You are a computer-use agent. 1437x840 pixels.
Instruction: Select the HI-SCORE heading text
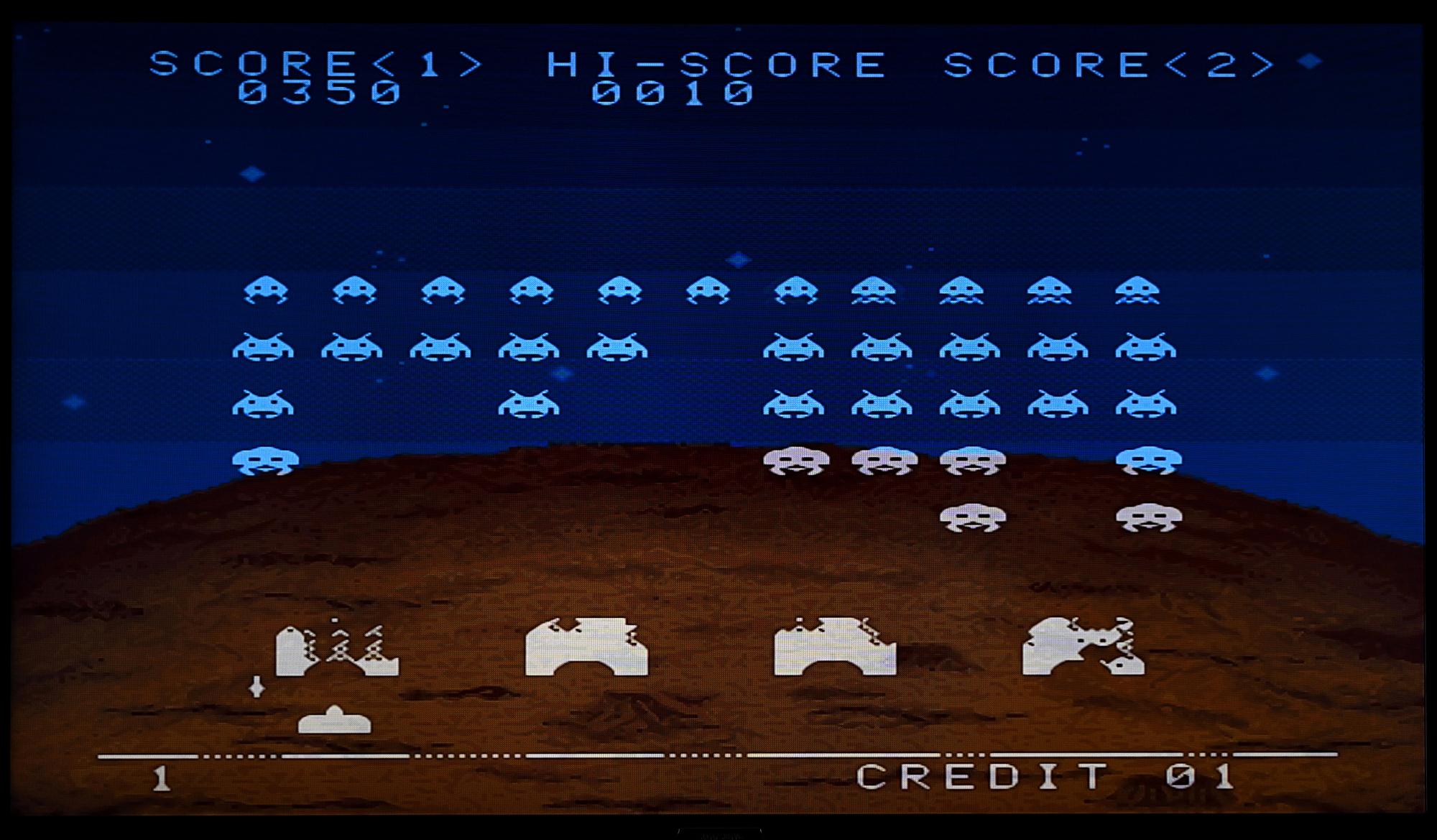point(715,63)
